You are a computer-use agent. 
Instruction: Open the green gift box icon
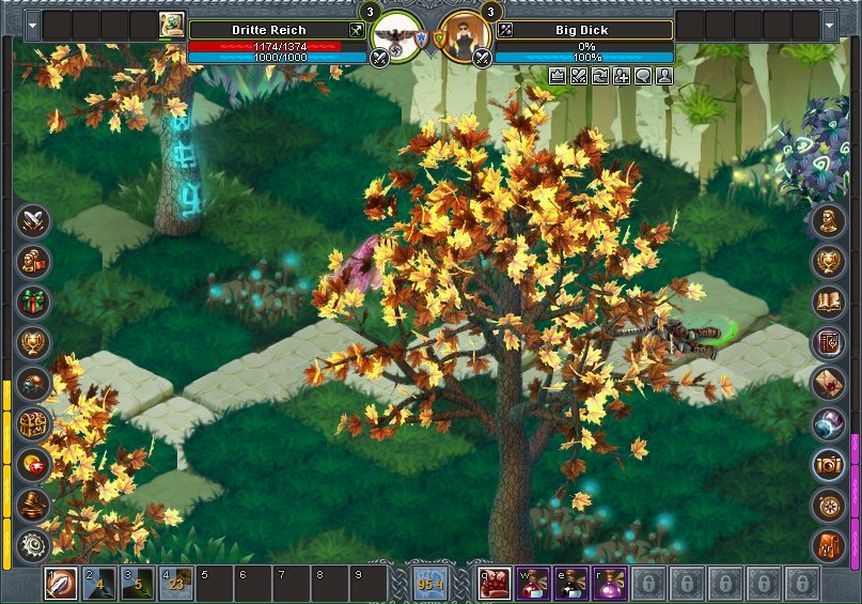point(34,301)
